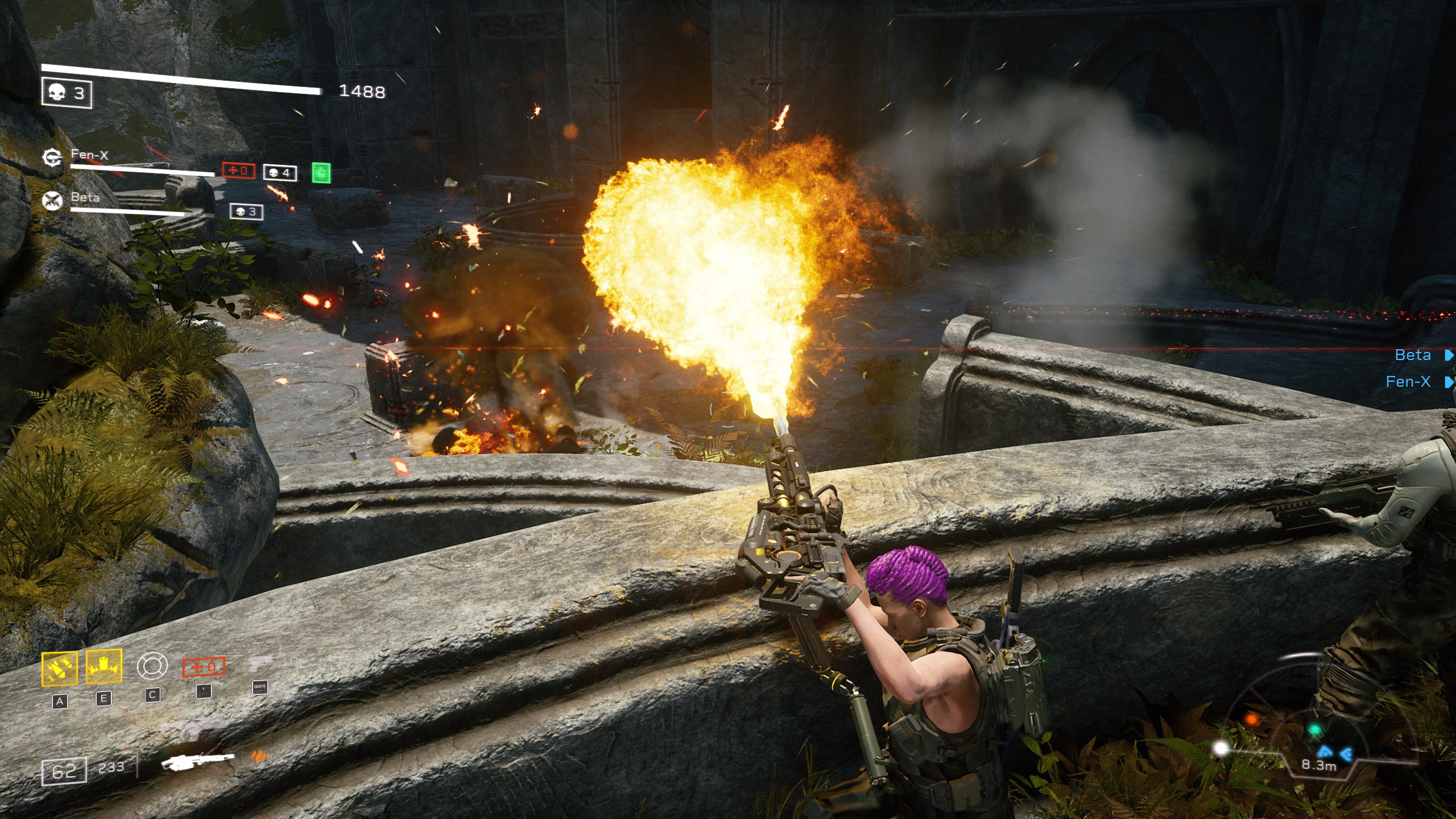Activate the micro-rockets ability icon
The height and width of the screenshot is (819, 1456).
pyautogui.click(x=59, y=668)
